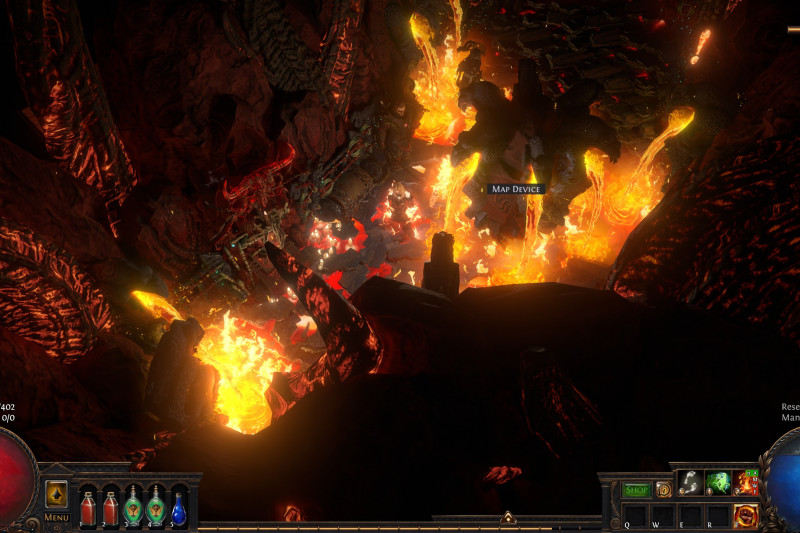
Task: Click the Map Device label
Action: point(517,189)
